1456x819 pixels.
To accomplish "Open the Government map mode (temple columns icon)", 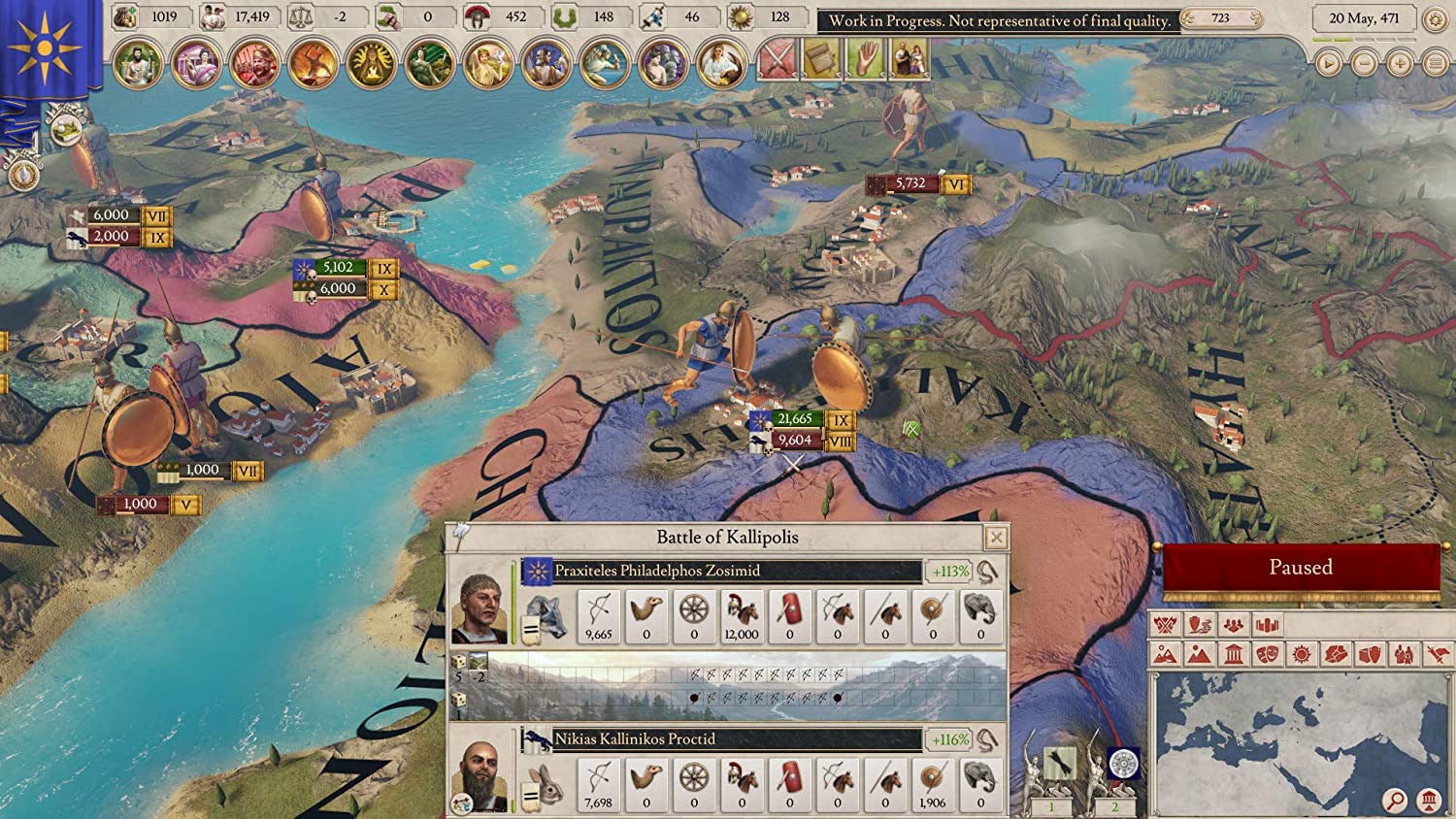I will (1234, 653).
